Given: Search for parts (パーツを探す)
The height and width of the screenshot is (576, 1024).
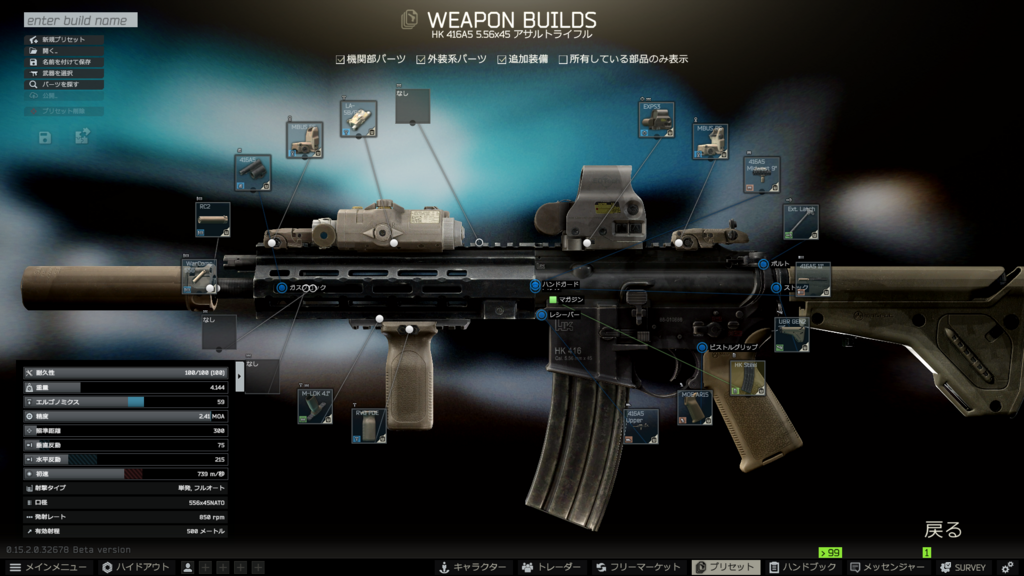Looking at the screenshot, I should [x=64, y=85].
